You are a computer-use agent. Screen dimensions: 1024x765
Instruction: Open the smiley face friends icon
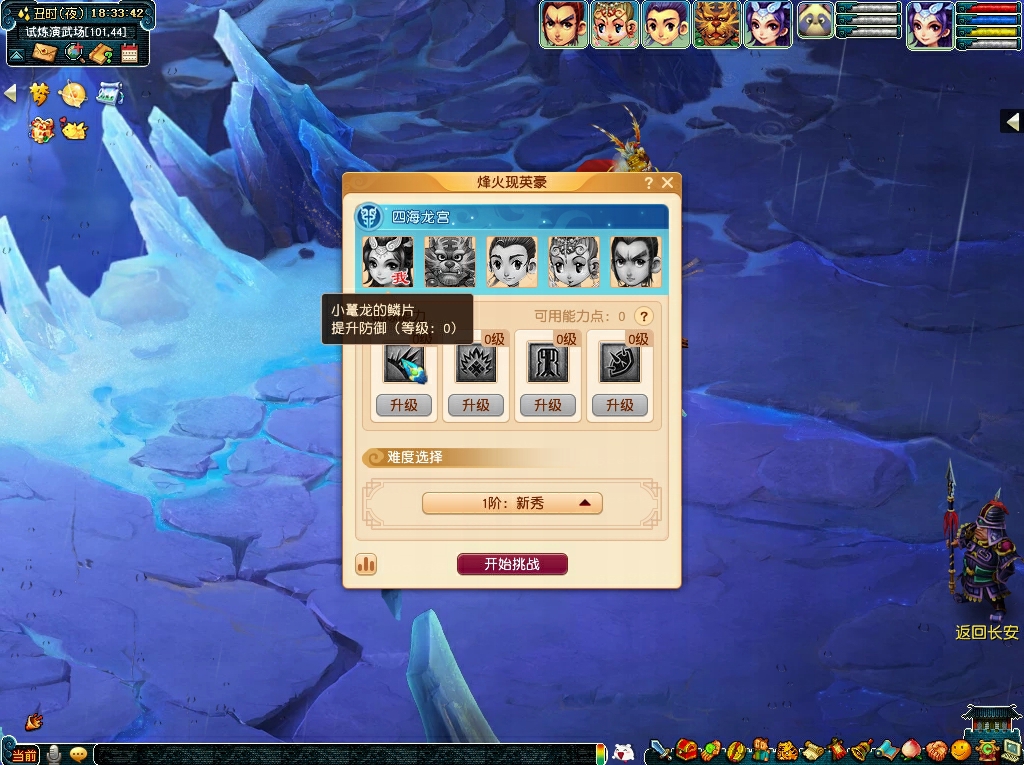coord(960,750)
